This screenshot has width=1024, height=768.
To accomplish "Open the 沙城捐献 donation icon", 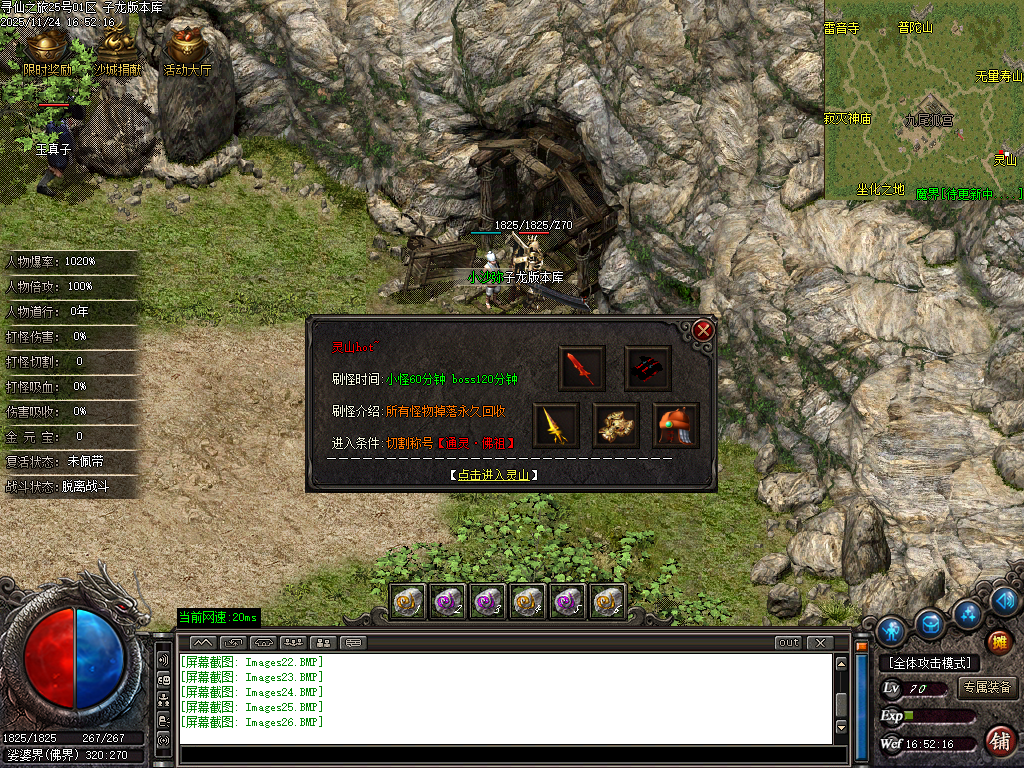I will [119, 50].
